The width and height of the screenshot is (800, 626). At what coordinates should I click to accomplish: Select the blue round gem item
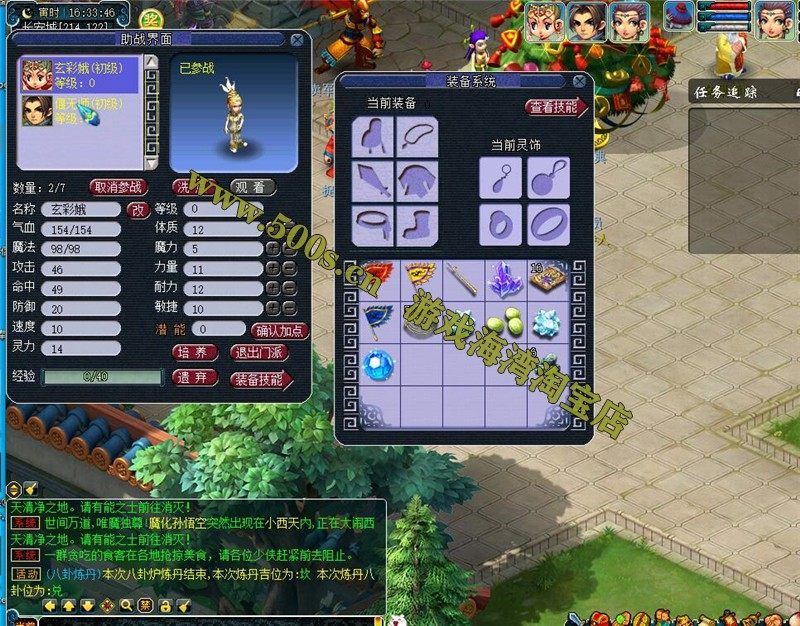(x=378, y=365)
